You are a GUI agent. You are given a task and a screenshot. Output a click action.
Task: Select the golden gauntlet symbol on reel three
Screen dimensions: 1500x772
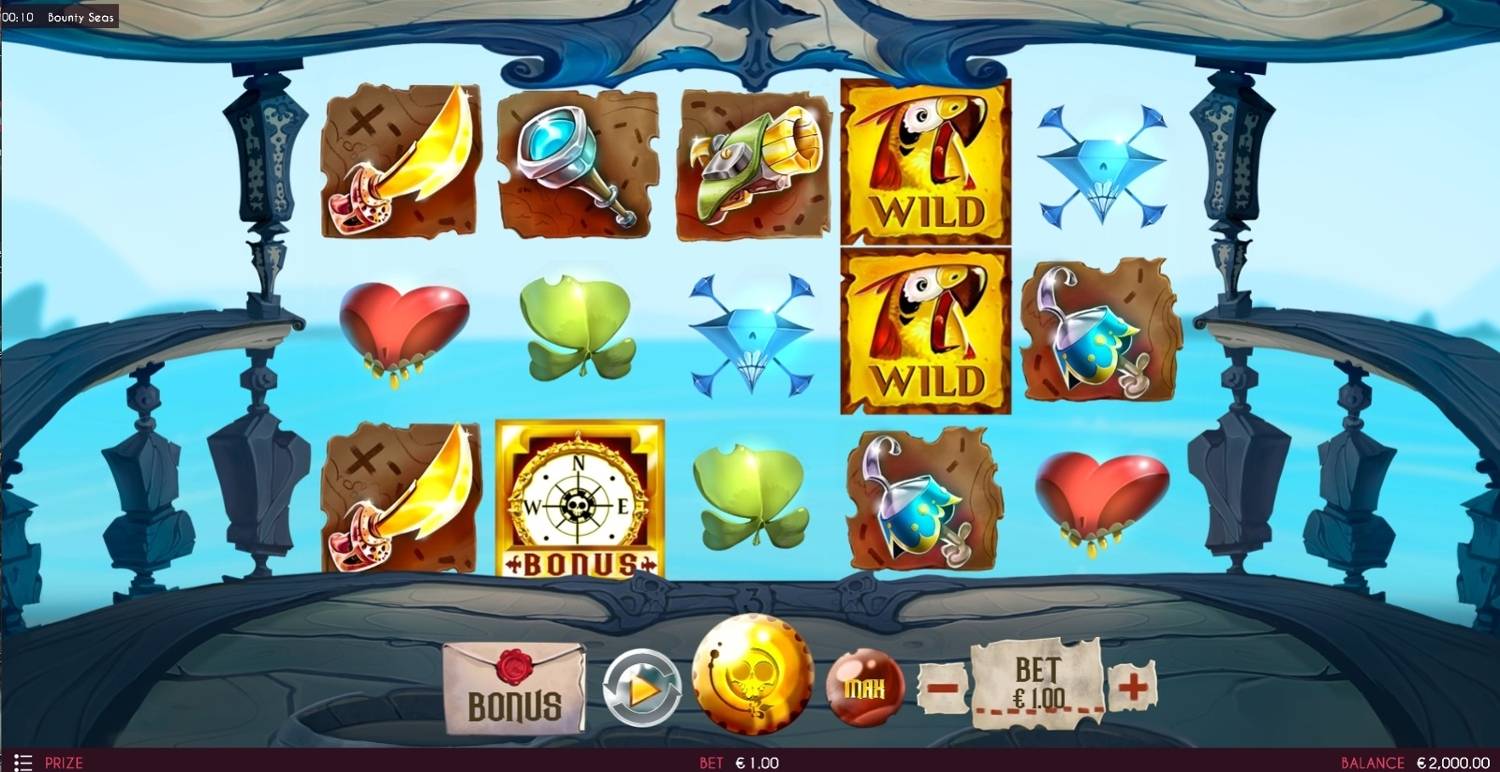pos(752,163)
